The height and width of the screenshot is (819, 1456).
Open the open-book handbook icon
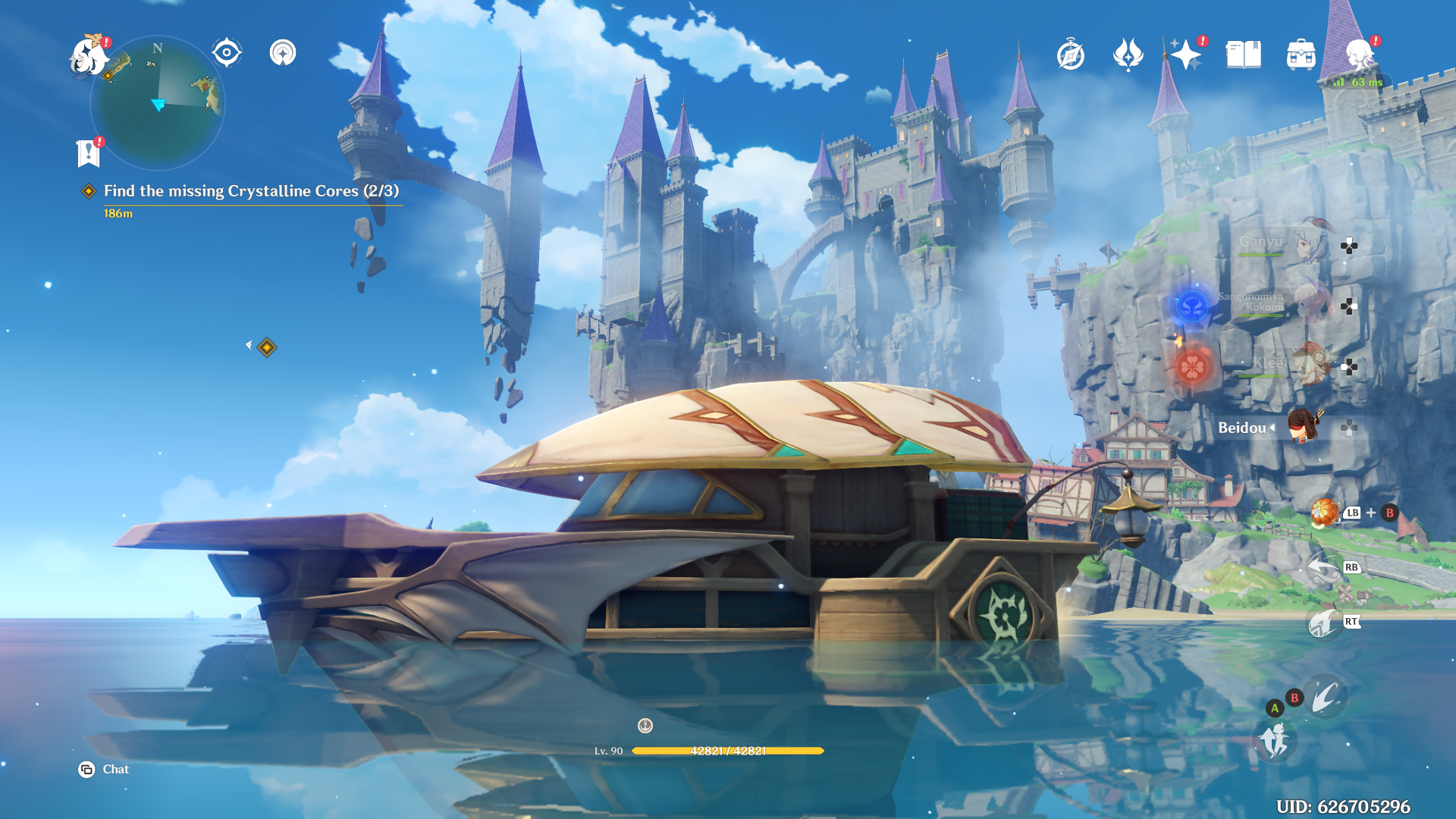pos(1244,55)
